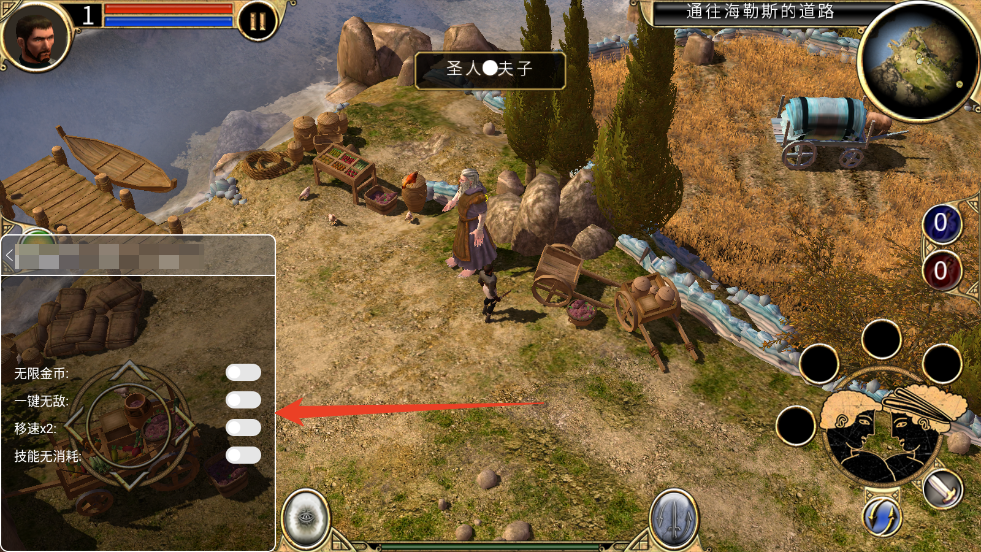Tap the sword attack button

[942, 489]
